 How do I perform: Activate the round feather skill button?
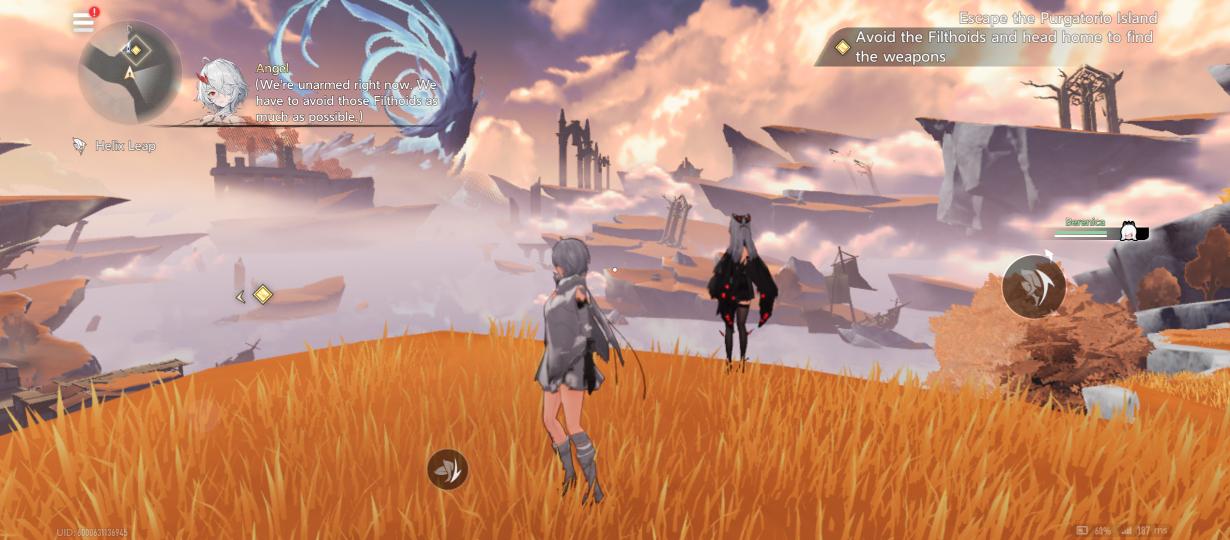[1033, 287]
